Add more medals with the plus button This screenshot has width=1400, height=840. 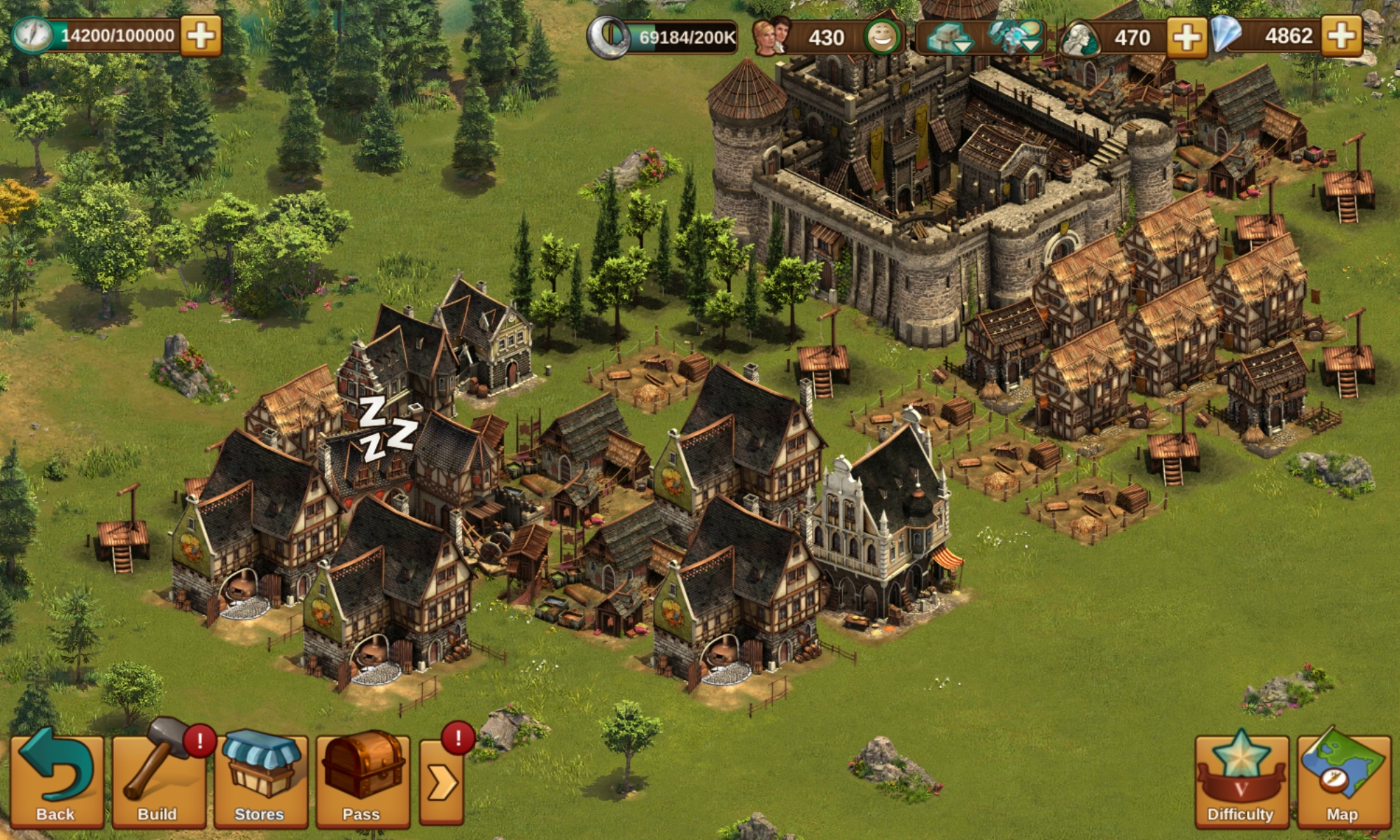coord(1186,36)
